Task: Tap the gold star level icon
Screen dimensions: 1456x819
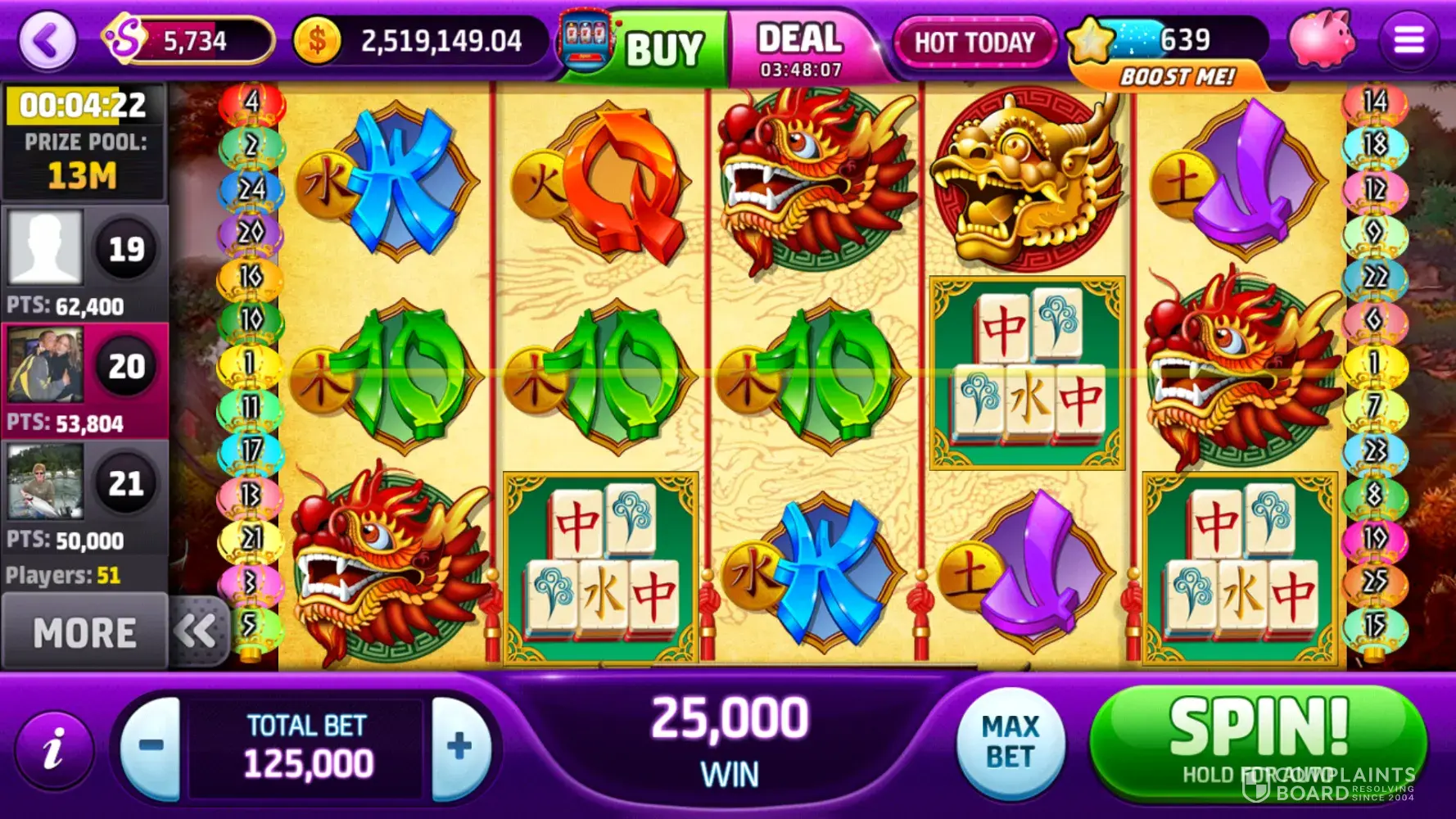Action: point(1090,40)
